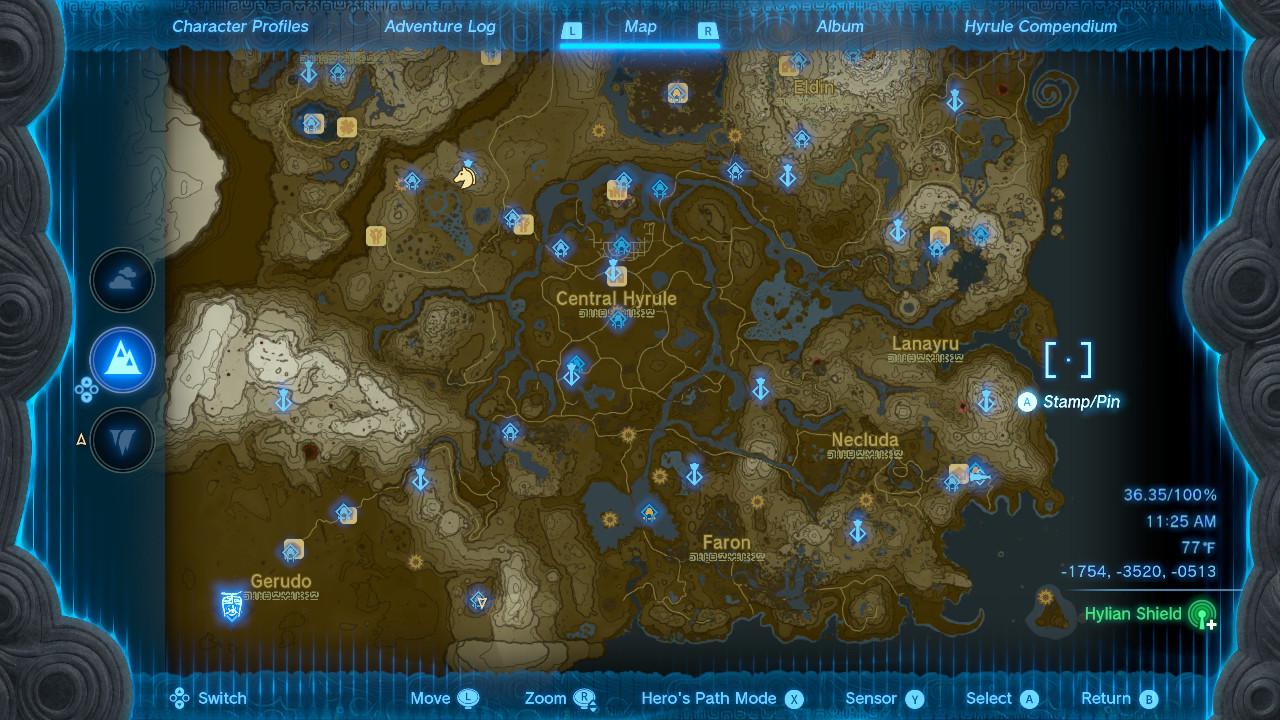The image size is (1280, 720).
Task: Select the Surface layer mountain icon
Action: pos(123,360)
